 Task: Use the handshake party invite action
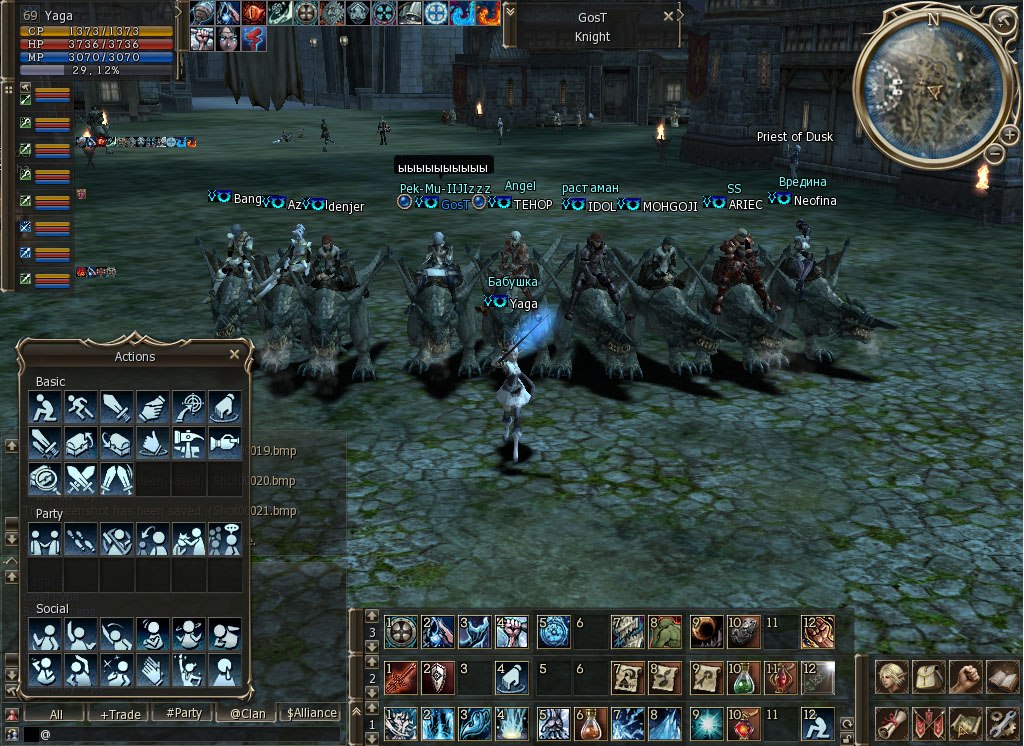click(x=45, y=540)
